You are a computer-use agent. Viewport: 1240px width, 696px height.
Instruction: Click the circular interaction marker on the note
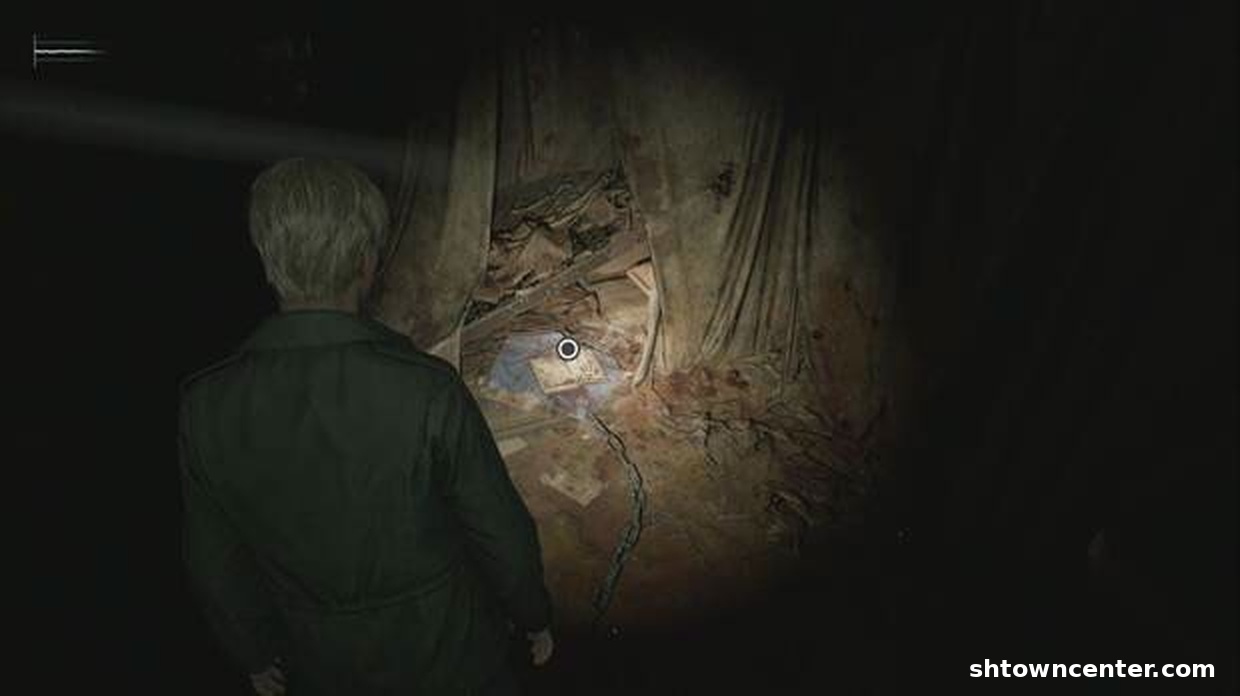point(568,349)
